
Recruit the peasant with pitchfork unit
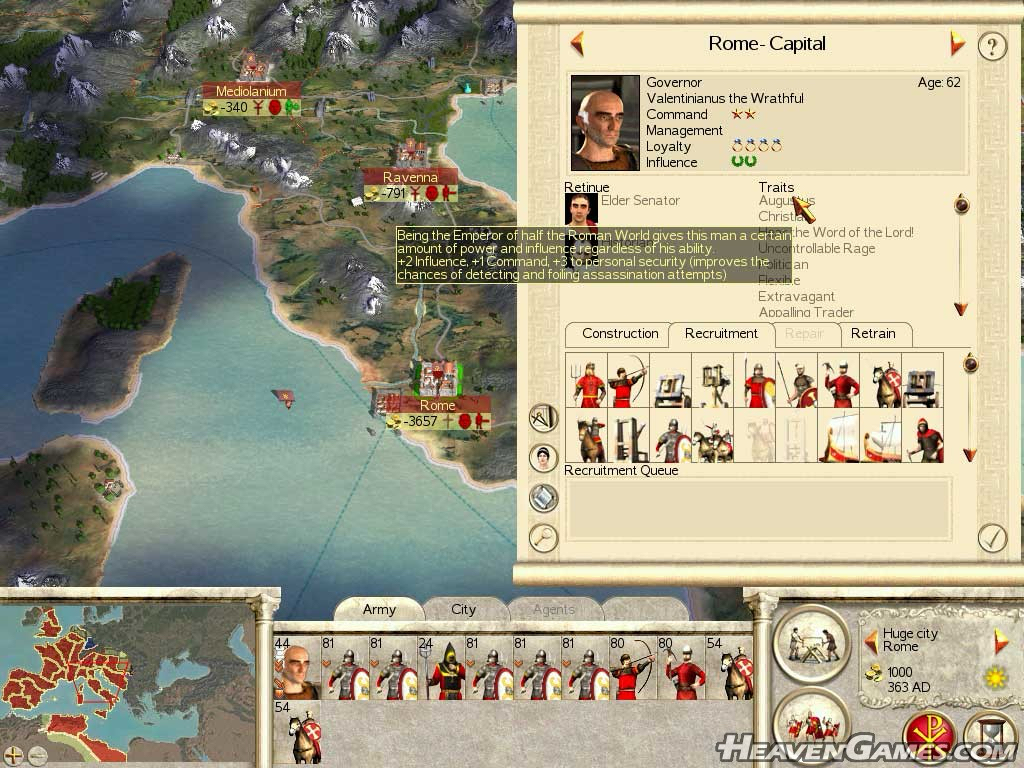pyautogui.click(x=586, y=380)
